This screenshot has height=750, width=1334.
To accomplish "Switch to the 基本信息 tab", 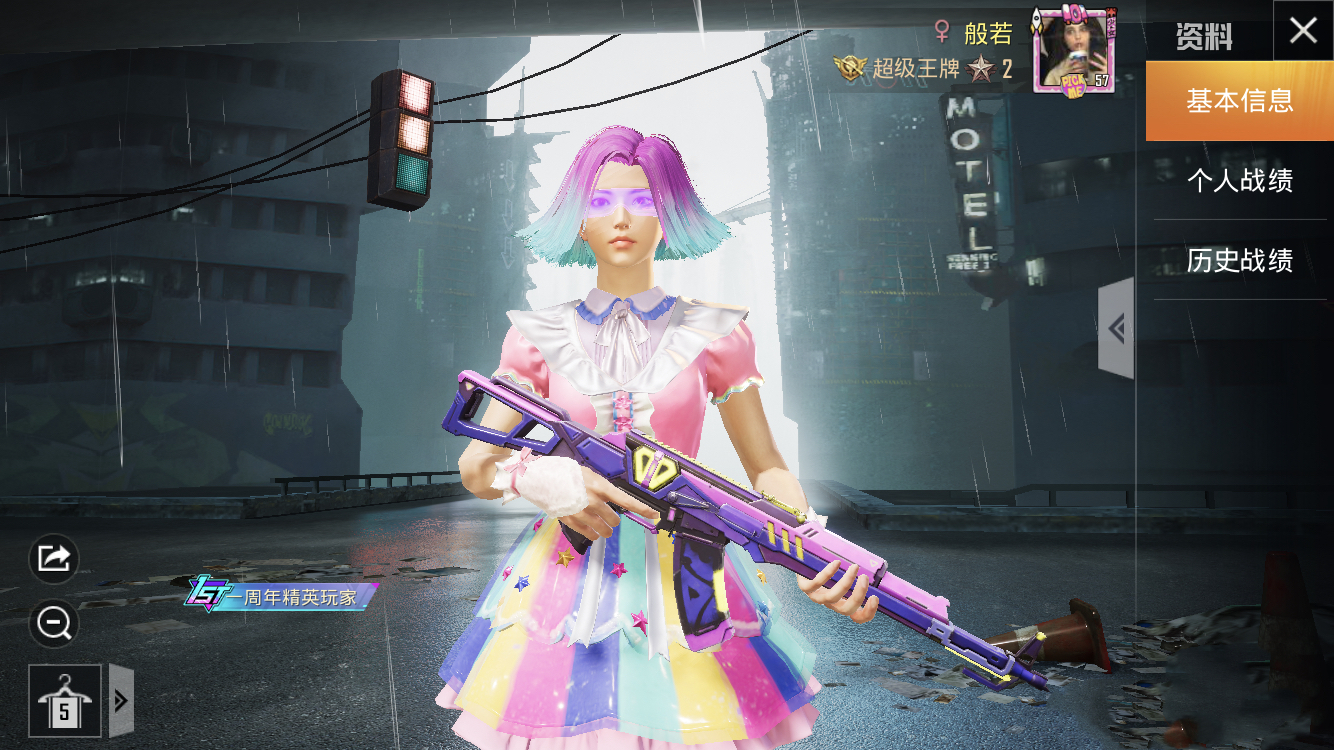I will (1239, 101).
